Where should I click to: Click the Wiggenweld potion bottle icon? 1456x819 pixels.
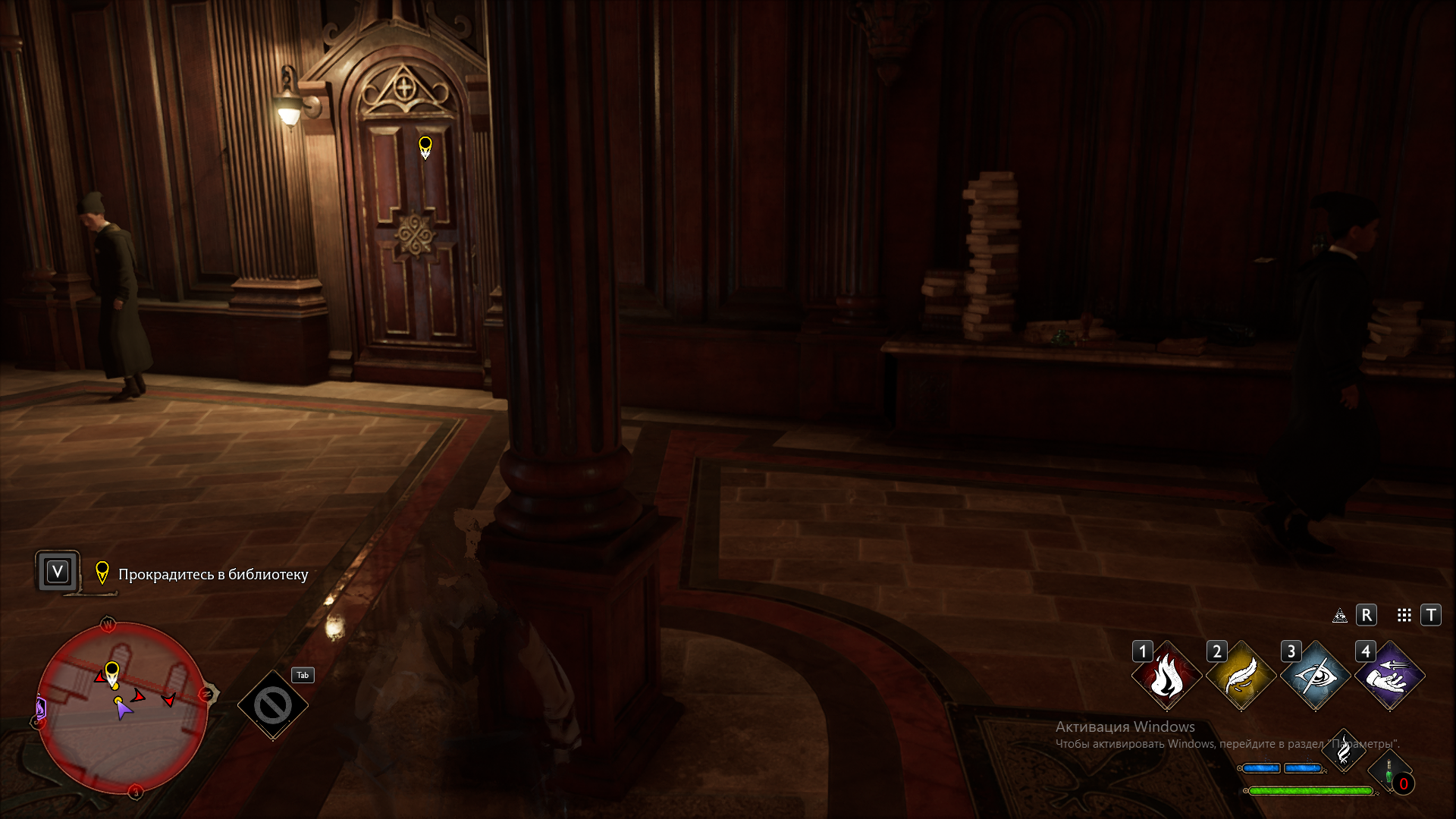pos(1389,772)
